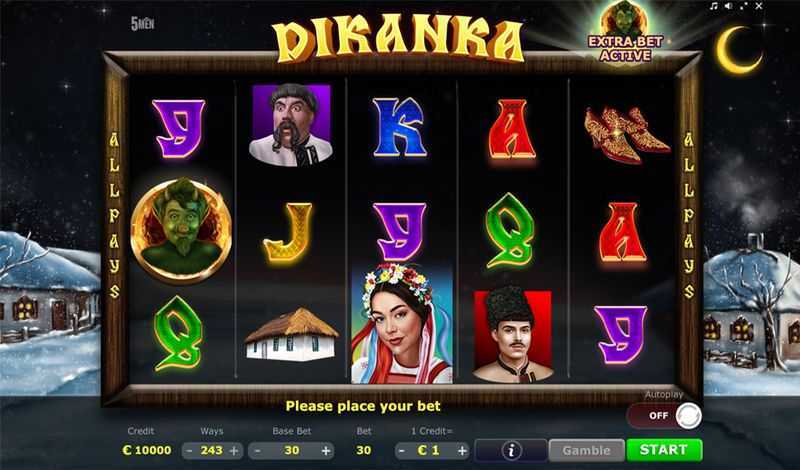
Task: Raise the Base Bet amount
Action: coord(329,450)
